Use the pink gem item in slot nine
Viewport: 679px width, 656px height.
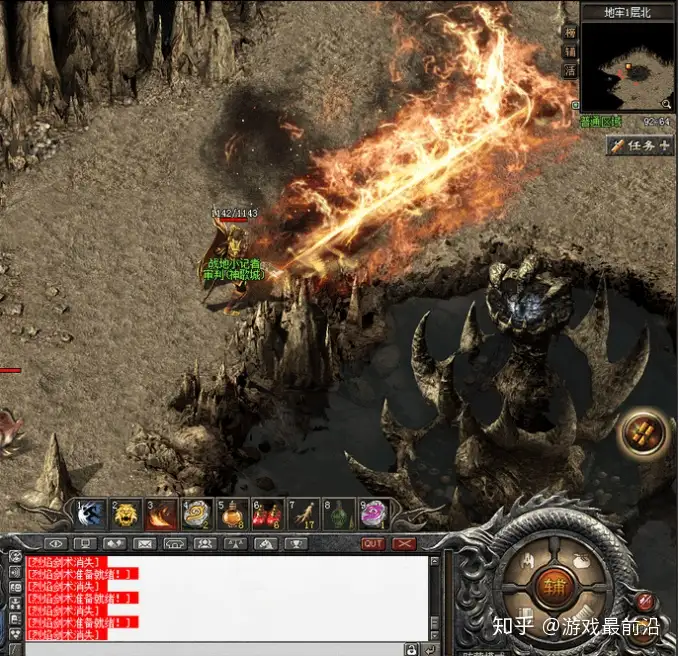(x=374, y=514)
